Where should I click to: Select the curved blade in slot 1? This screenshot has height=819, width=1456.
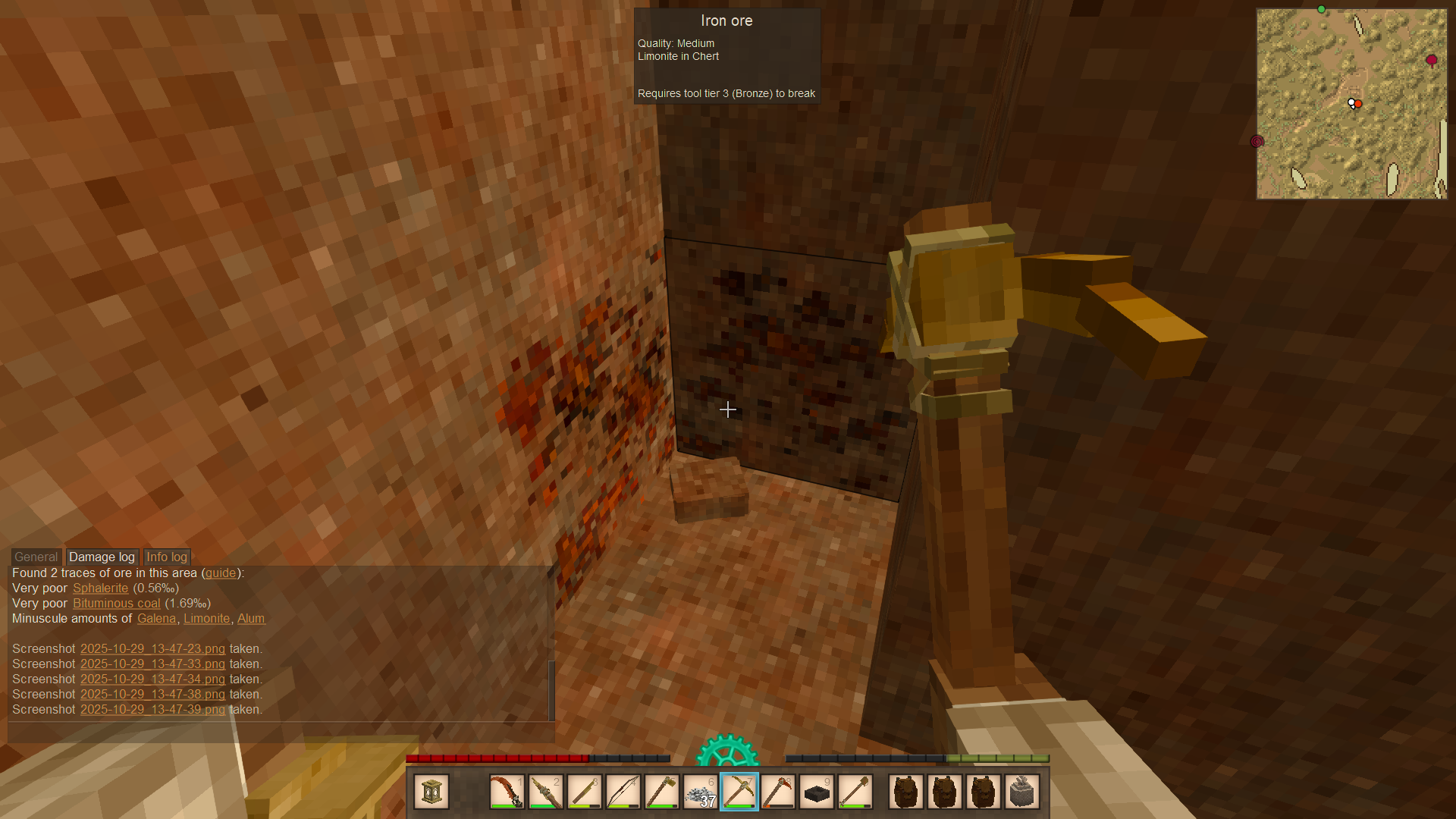point(507,792)
